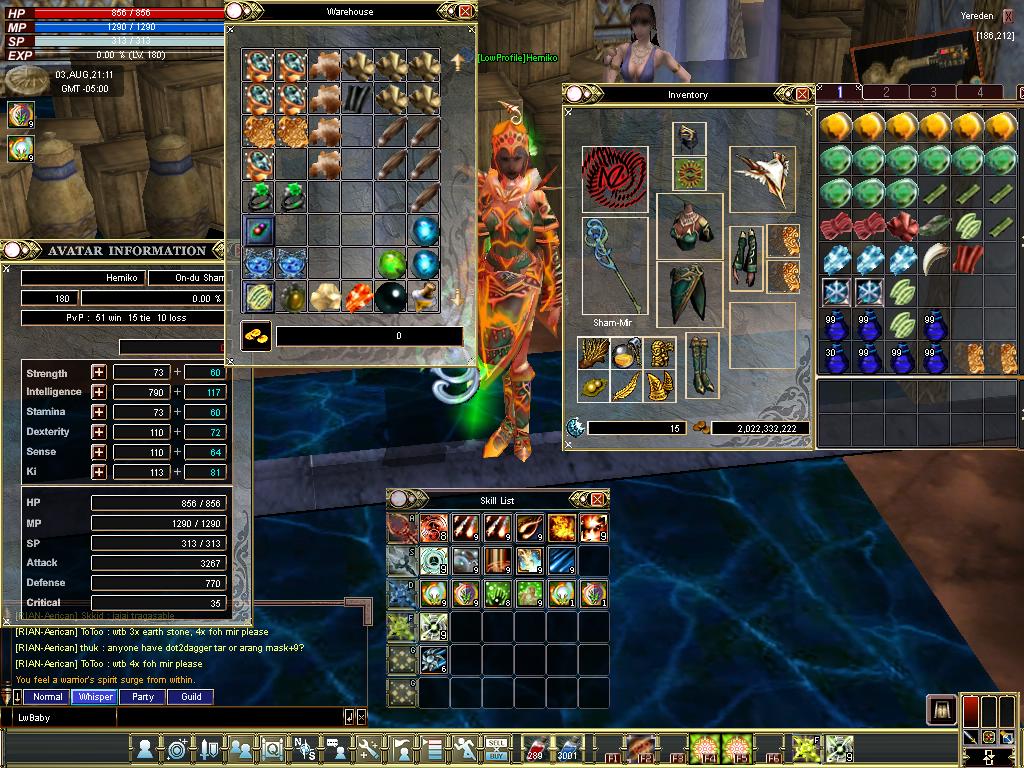Select the black orb in the warehouse

tap(391, 297)
